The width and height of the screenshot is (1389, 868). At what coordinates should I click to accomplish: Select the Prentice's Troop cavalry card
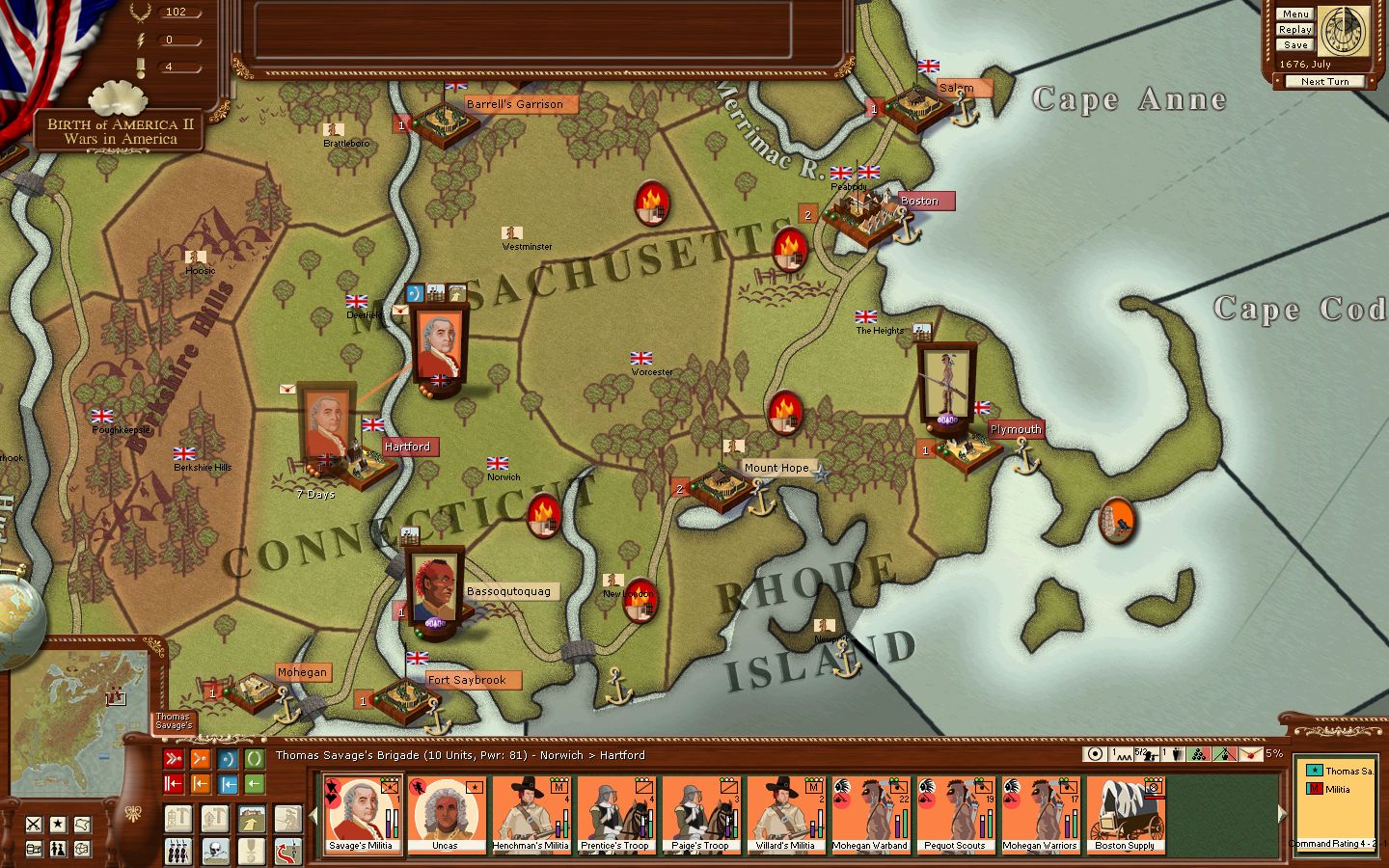615,815
